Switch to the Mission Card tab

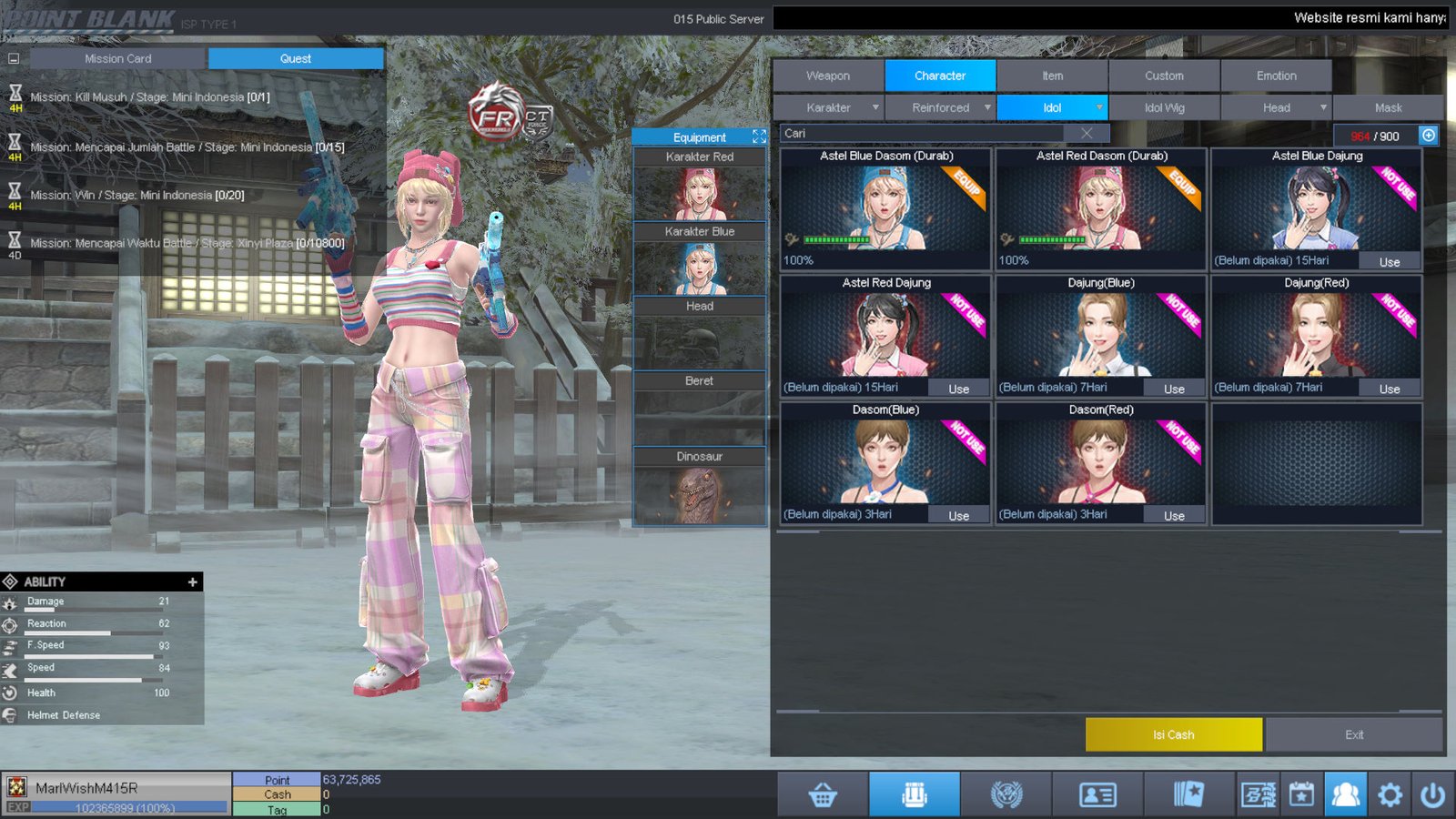point(118,58)
